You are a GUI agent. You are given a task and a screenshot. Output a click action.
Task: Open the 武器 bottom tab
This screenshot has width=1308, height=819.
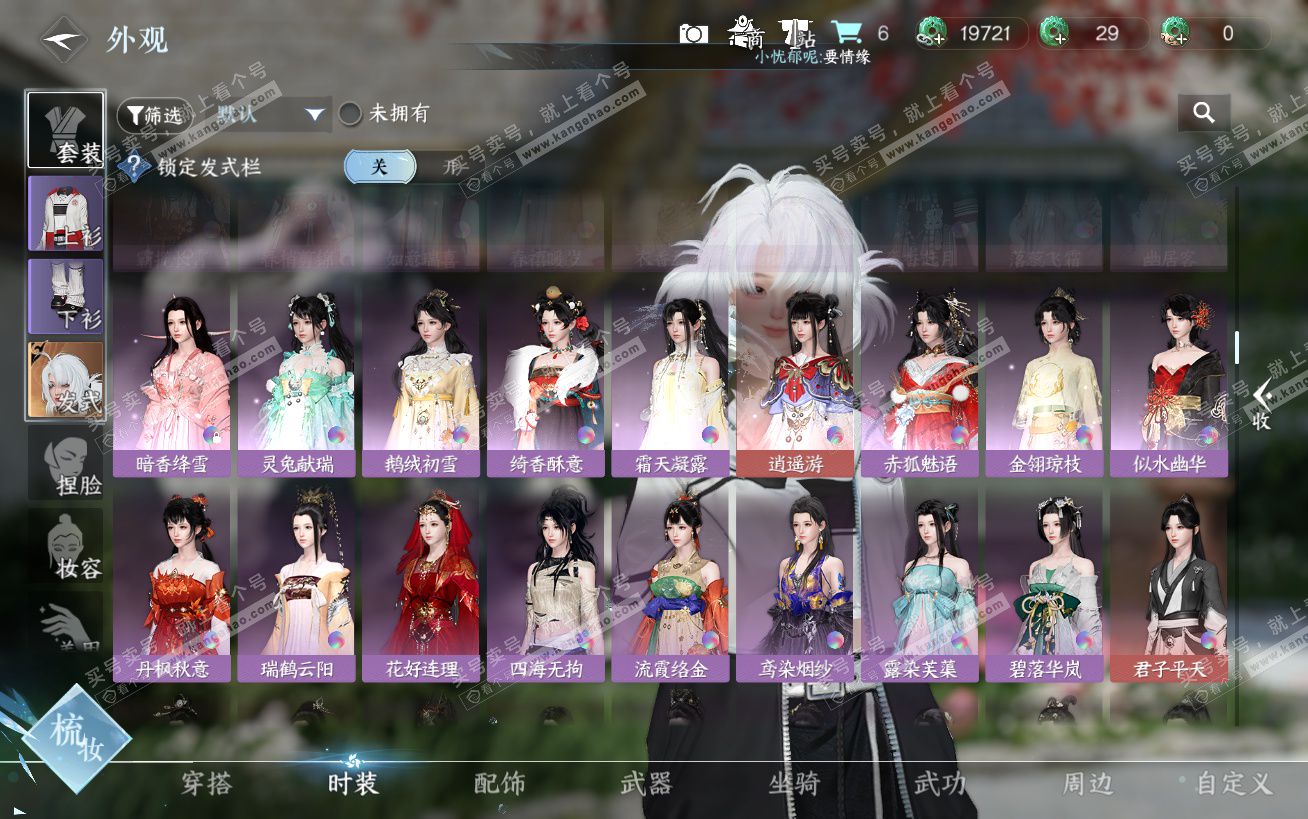pyautogui.click(x=646, y=783)
